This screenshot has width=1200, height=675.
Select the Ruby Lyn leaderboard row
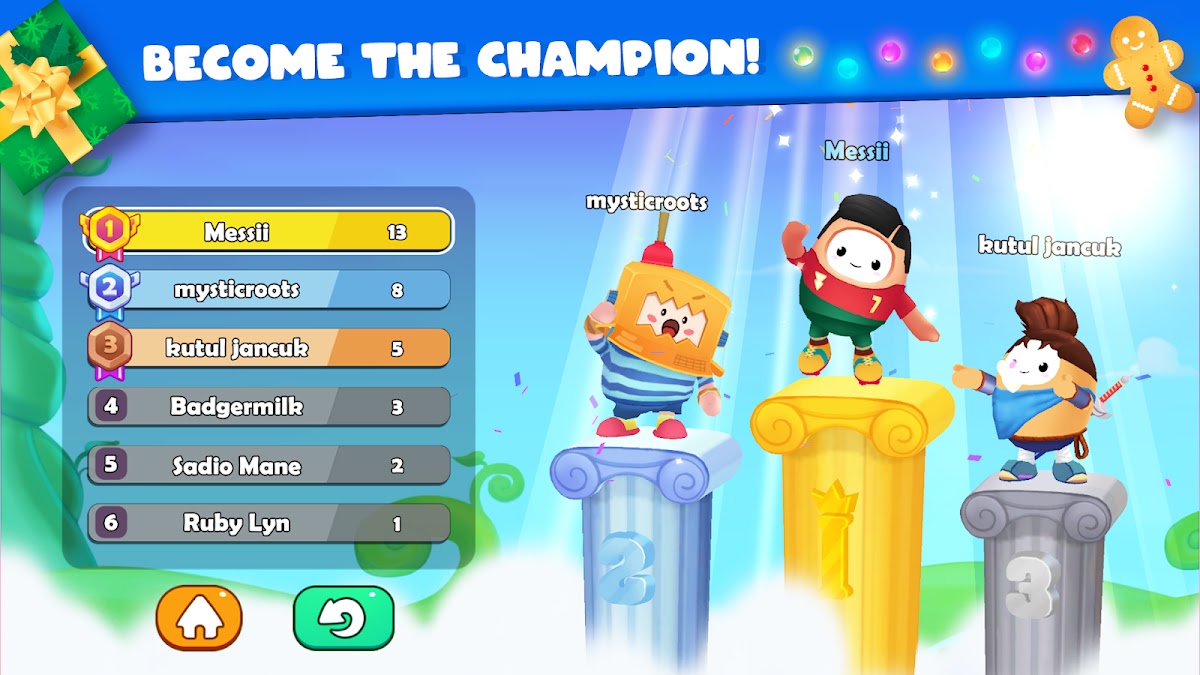point(268,523)
